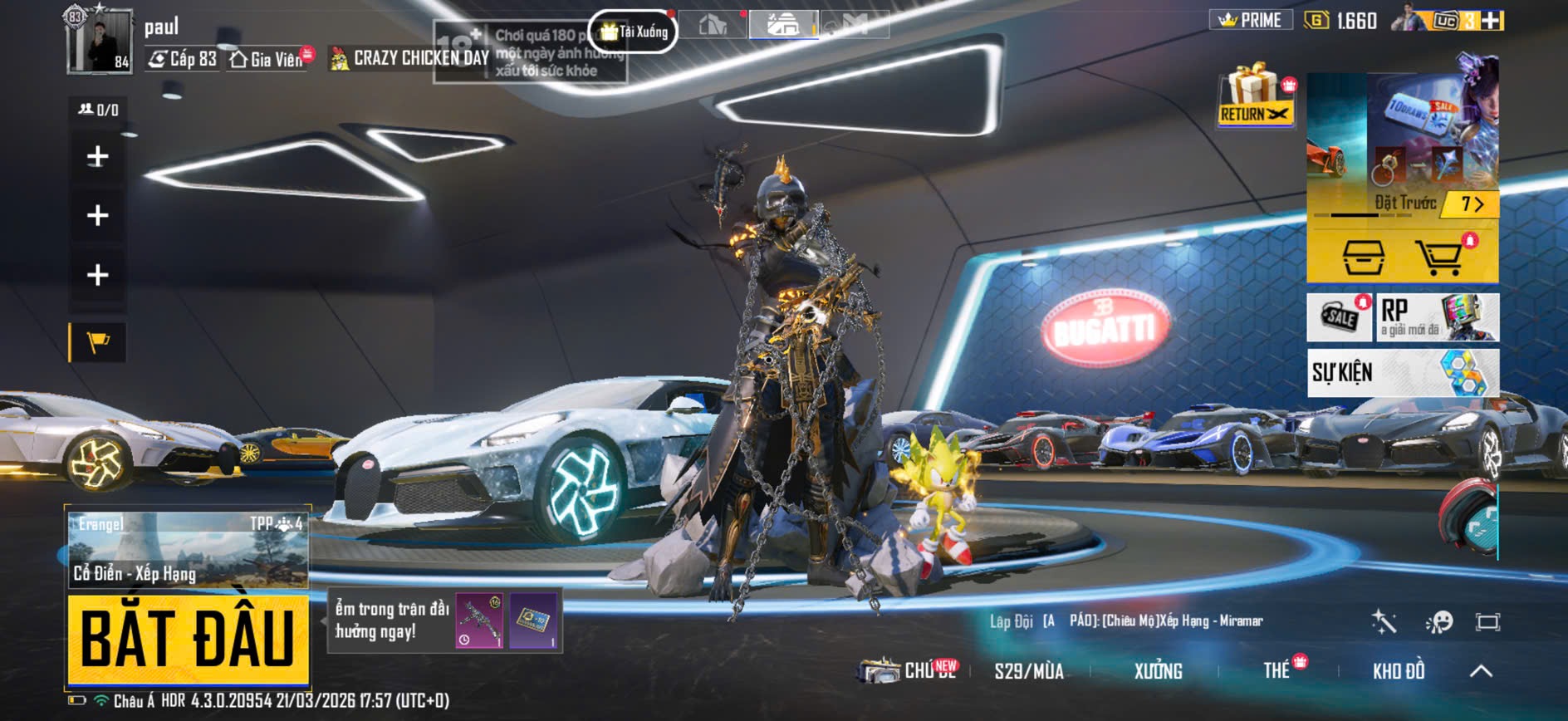Open the RP Royale Pass tile
This screenshot has height=721, width=1568.
coord(1438,317)
